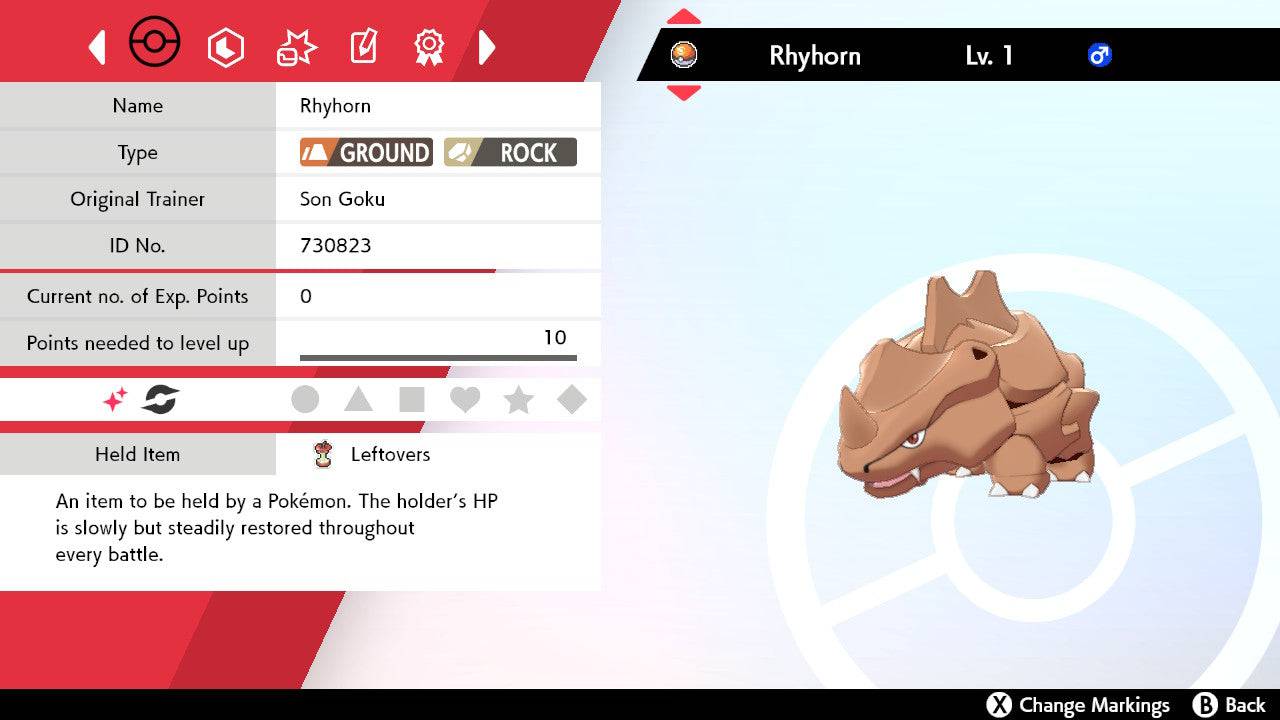Toggle the star marking
Image resolution: width=1280 pixels, height=720 pixels.
(x=518, y=400)
